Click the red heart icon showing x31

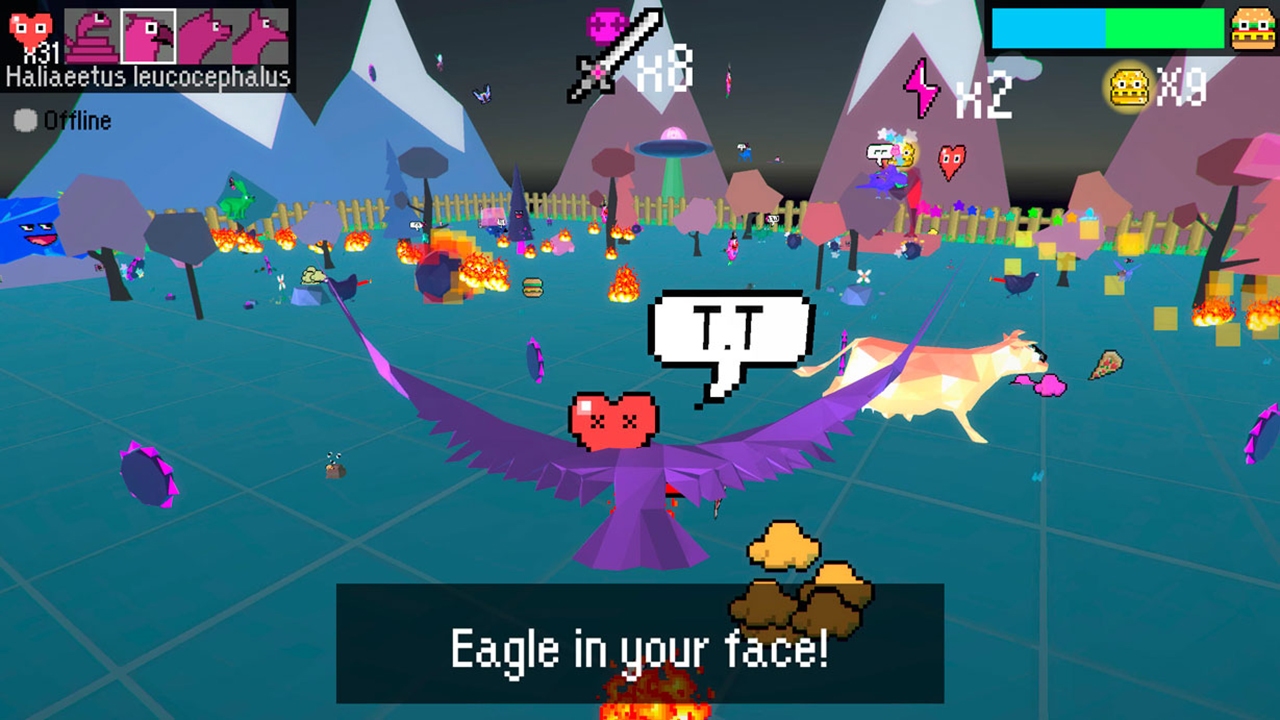point(30,30)
